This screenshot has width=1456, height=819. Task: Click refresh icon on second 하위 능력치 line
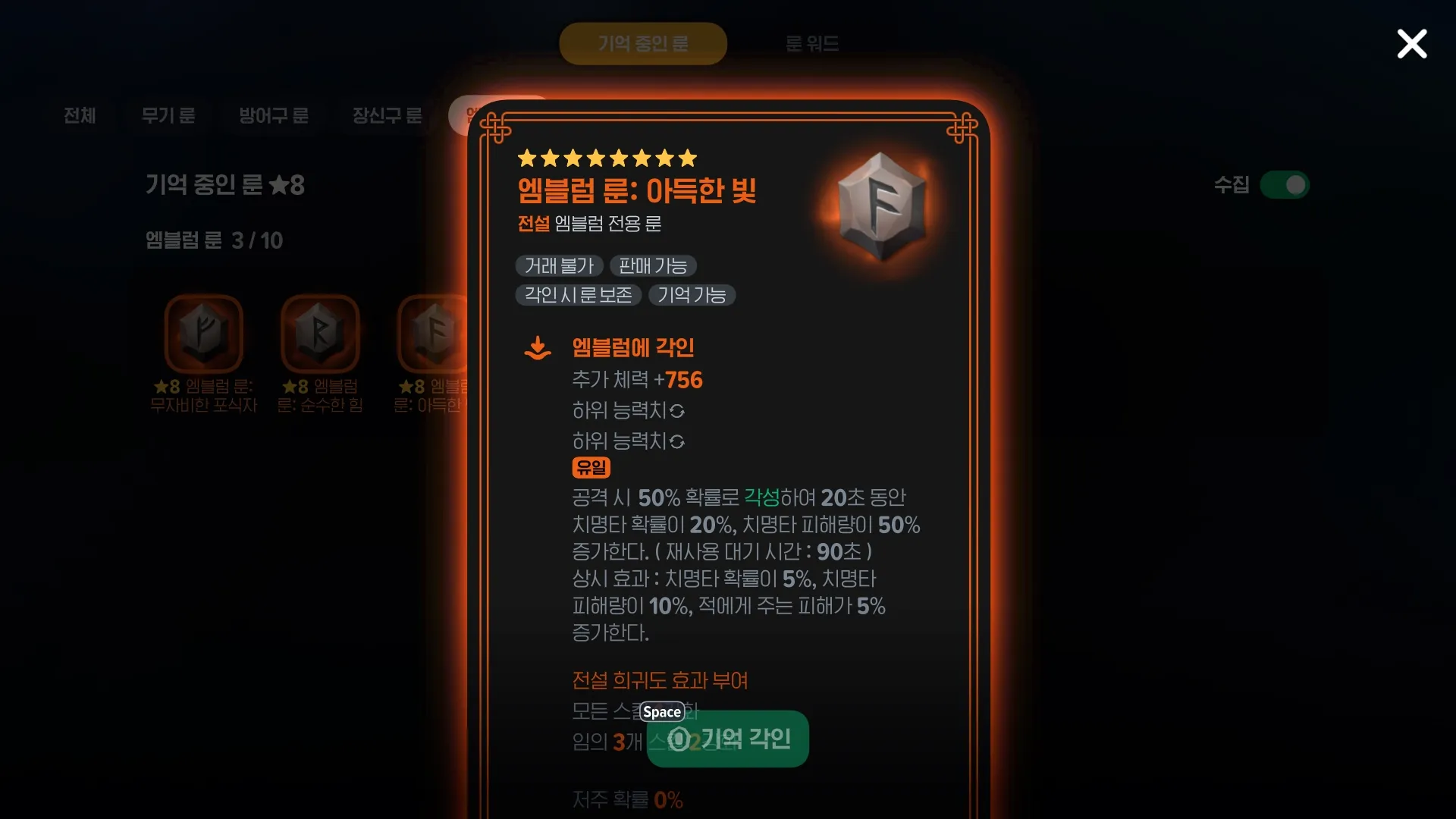[677, 441]
